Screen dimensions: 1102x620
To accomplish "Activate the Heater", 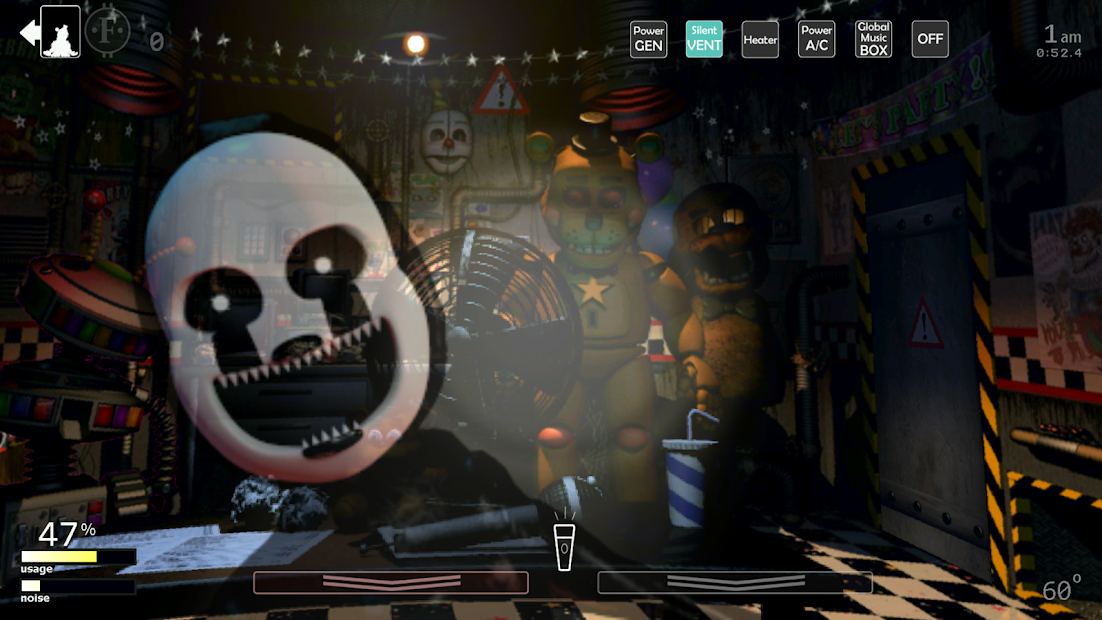I will coord(760,40).
